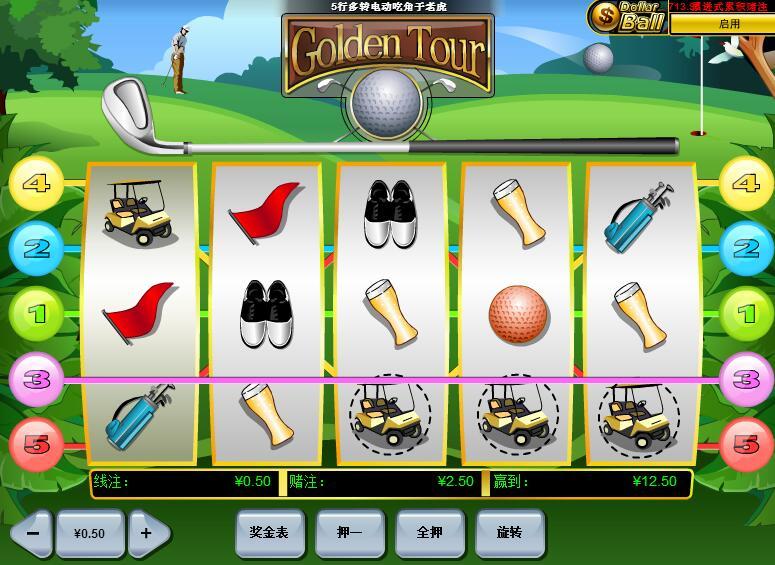Decrease the coin value with the minus button

[32, 533]
